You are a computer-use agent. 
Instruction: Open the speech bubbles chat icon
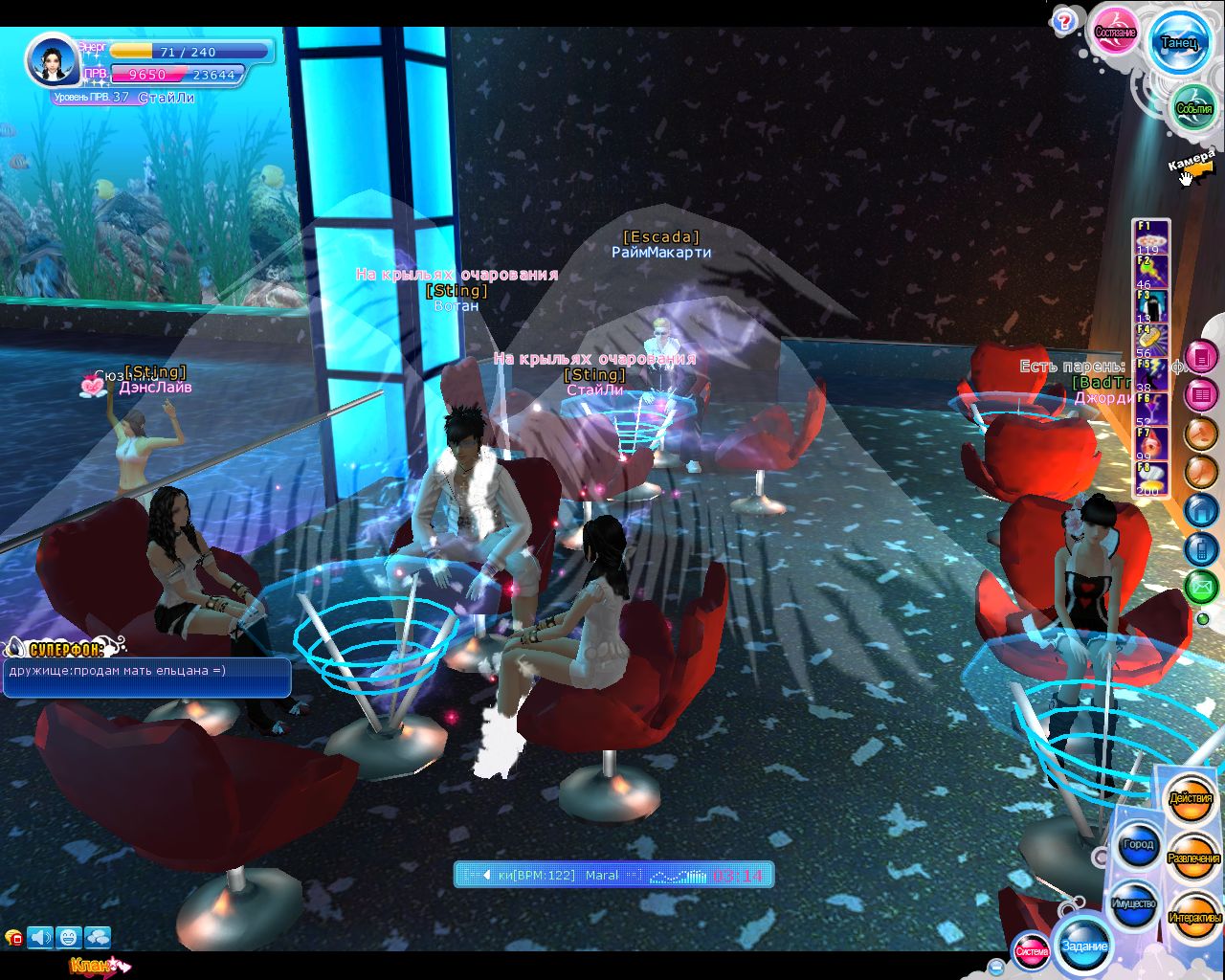click(98, 937)
